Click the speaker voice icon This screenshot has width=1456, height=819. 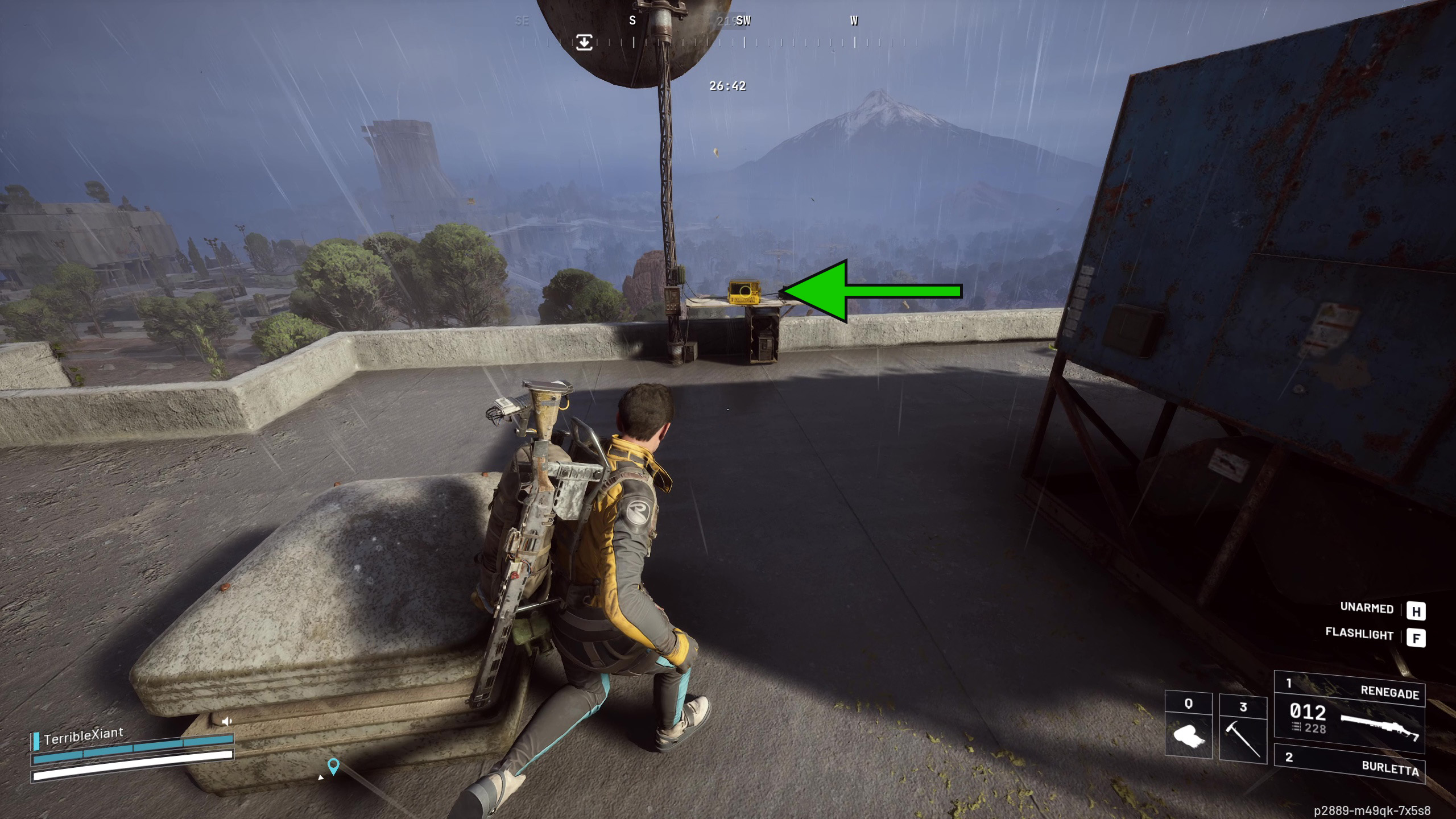(227, 721)
